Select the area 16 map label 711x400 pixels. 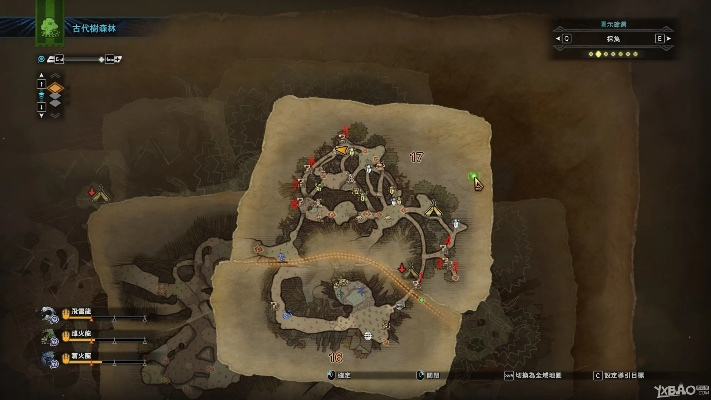(x=336, y=356)
